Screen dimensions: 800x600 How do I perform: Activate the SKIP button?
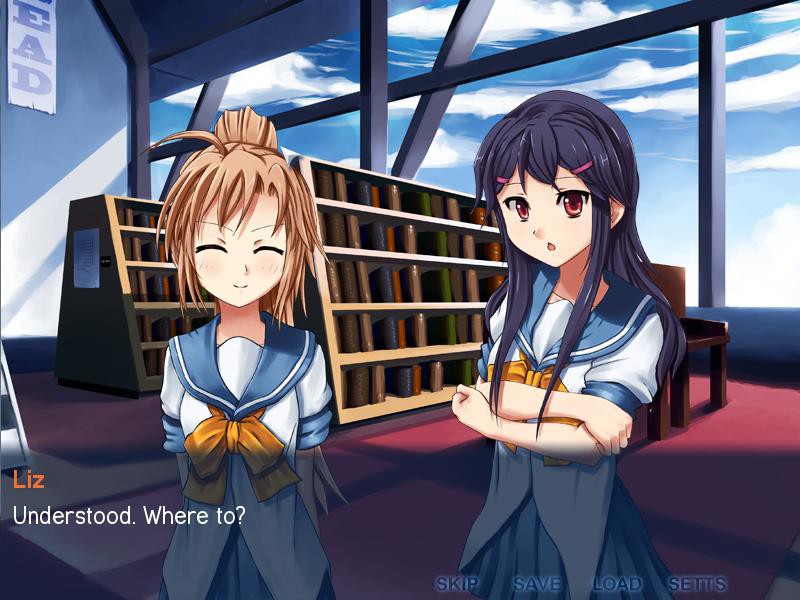click(457, 584)
